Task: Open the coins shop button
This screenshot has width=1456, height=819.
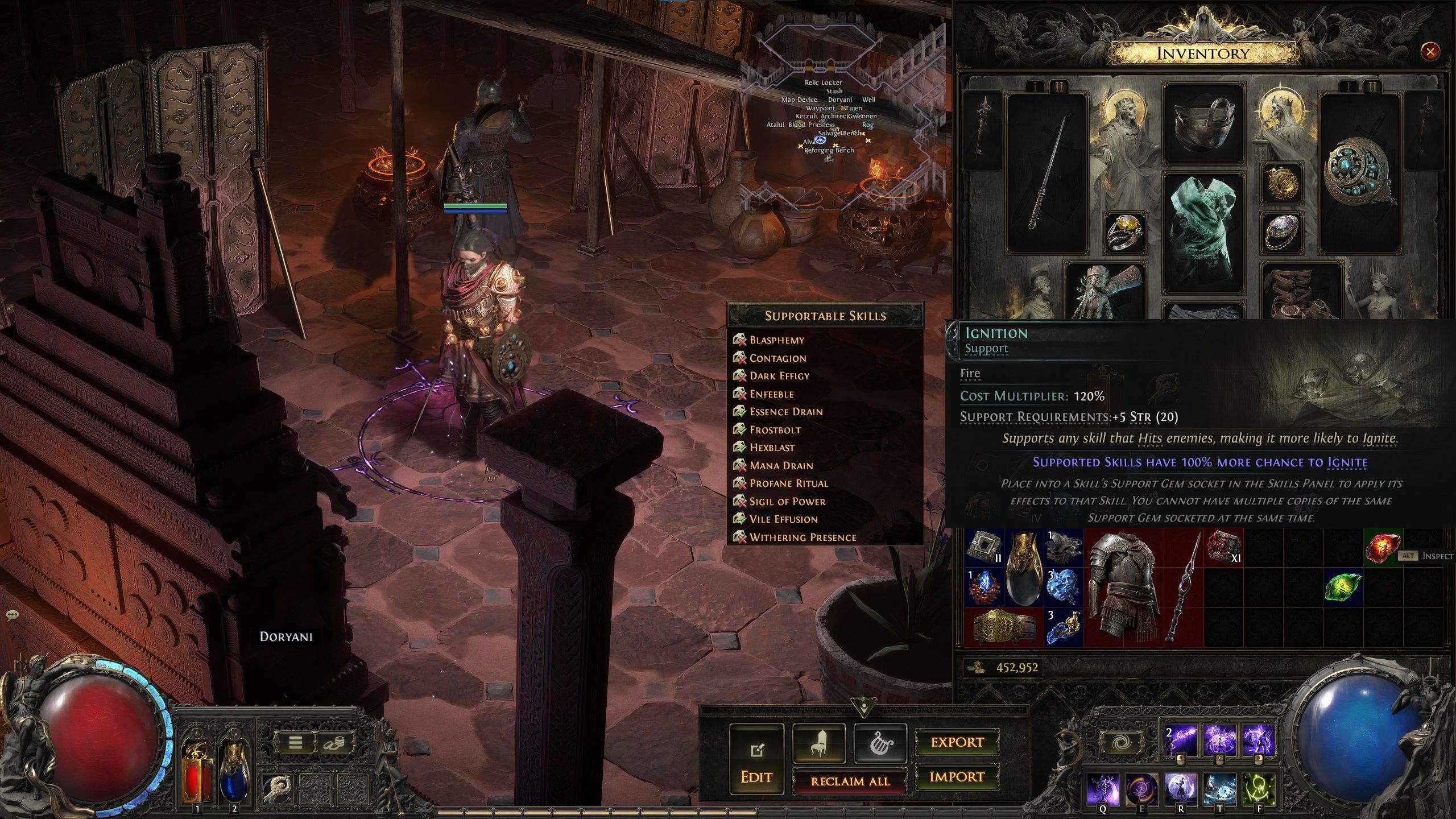Action: [333, 742]
